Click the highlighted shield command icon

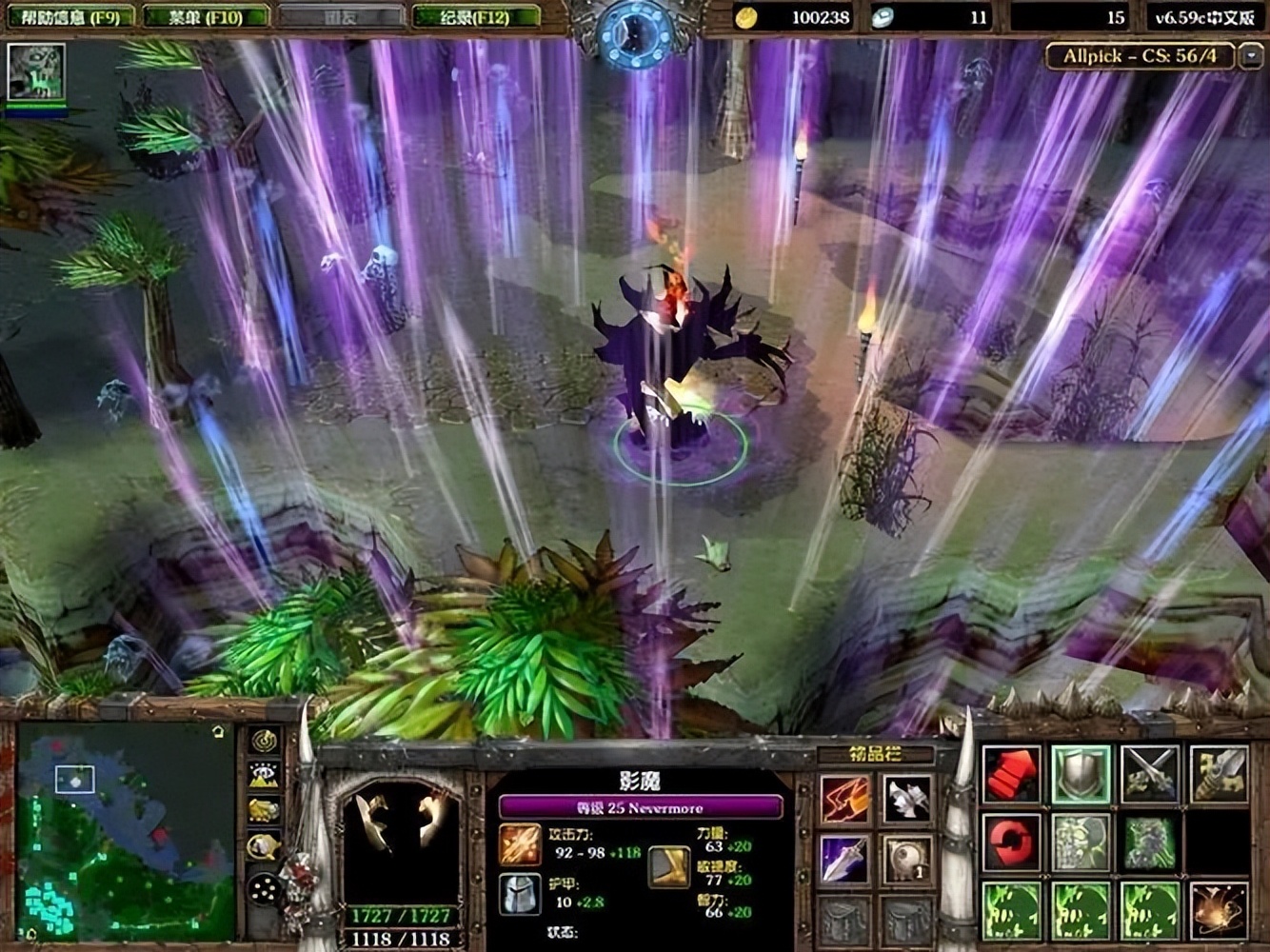1081,774
